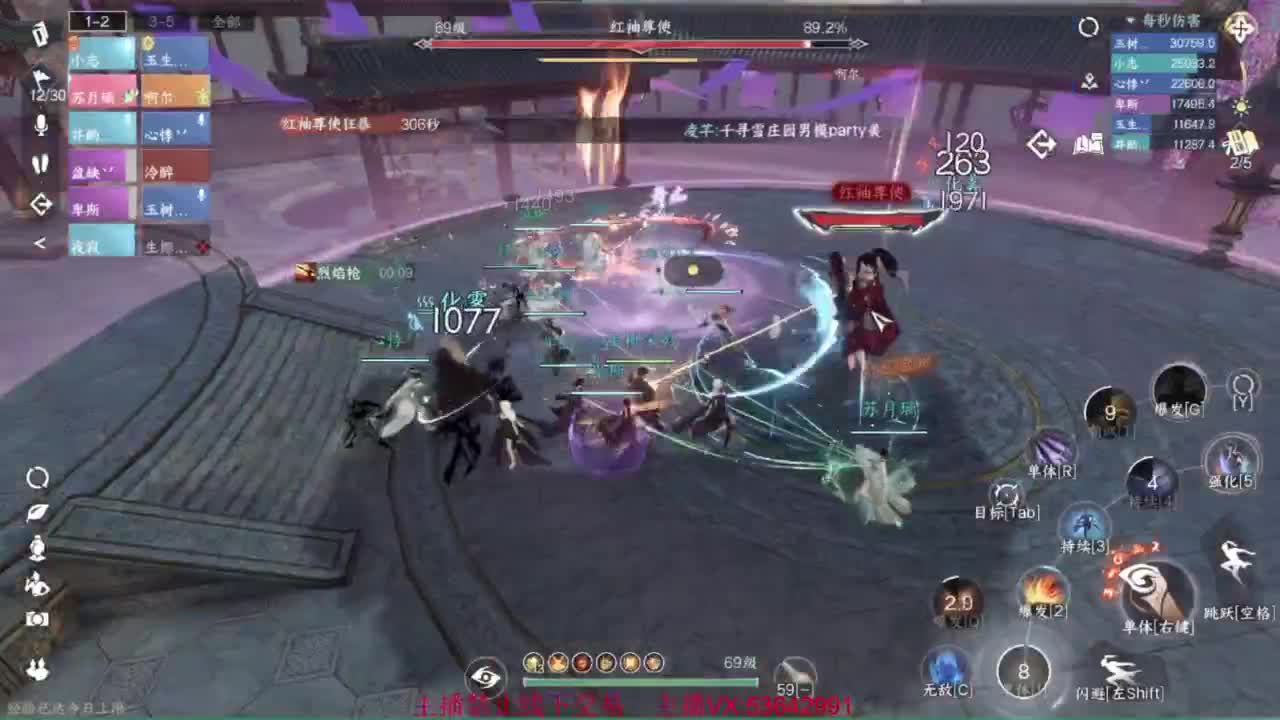
Task: Use the 闪避[左Shift] dodge skill icon
Action: point(1116,671)
